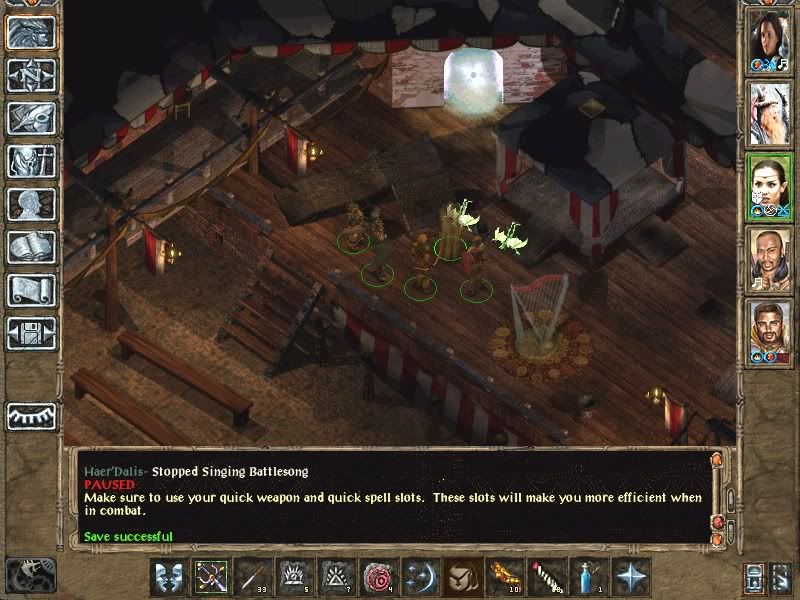Open the leather pouch item button
This screenshot has height=600, width=800.
coord(461,577)
